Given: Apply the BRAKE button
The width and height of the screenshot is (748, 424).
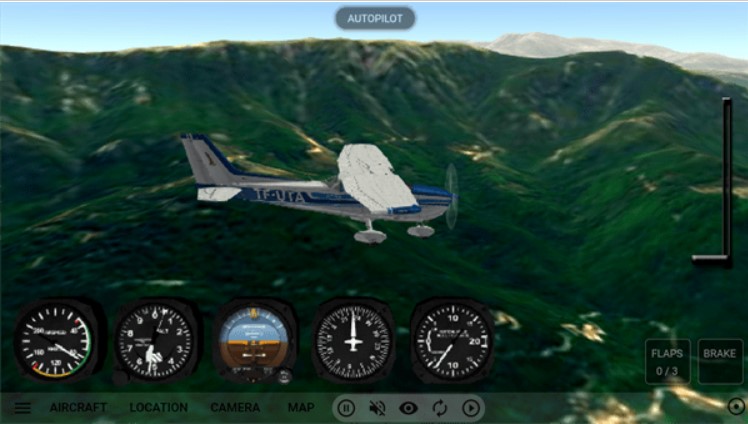Looking at the screenshot, I should 720,361.
